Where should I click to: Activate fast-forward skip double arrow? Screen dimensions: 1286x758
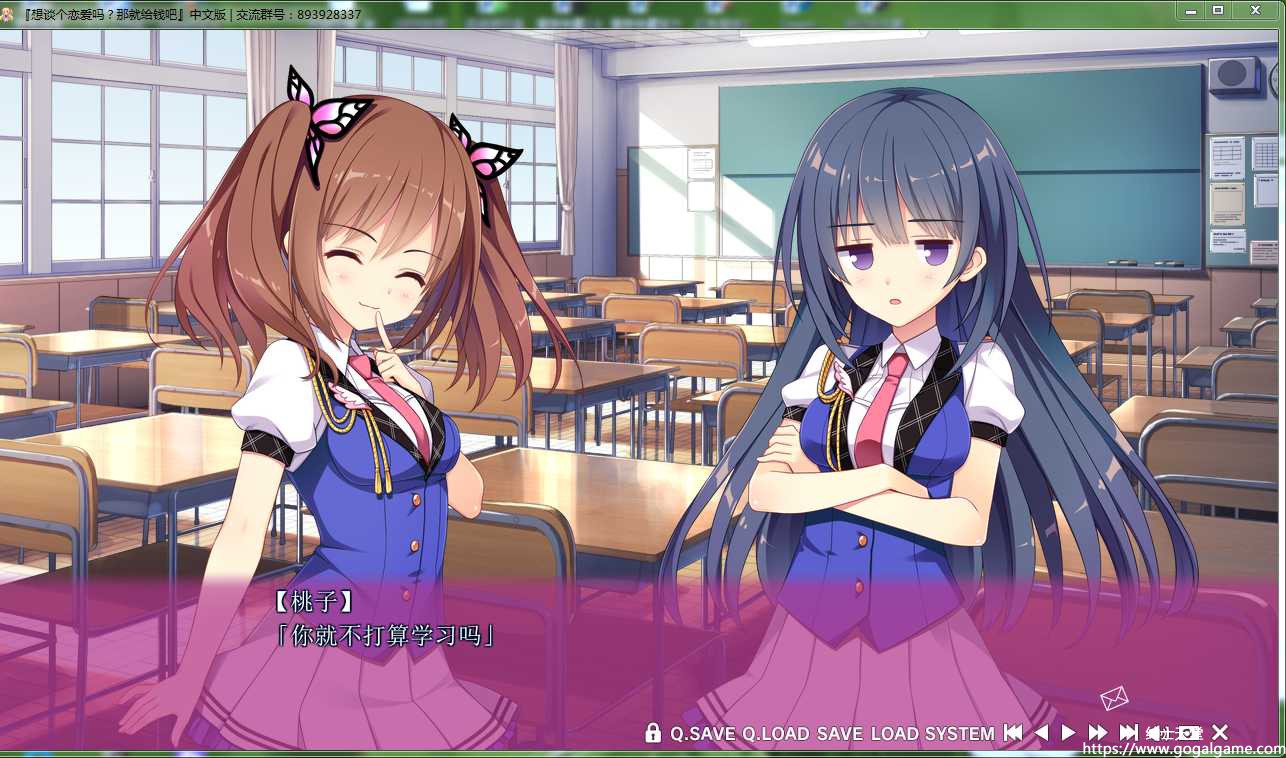click(1098, 733)
